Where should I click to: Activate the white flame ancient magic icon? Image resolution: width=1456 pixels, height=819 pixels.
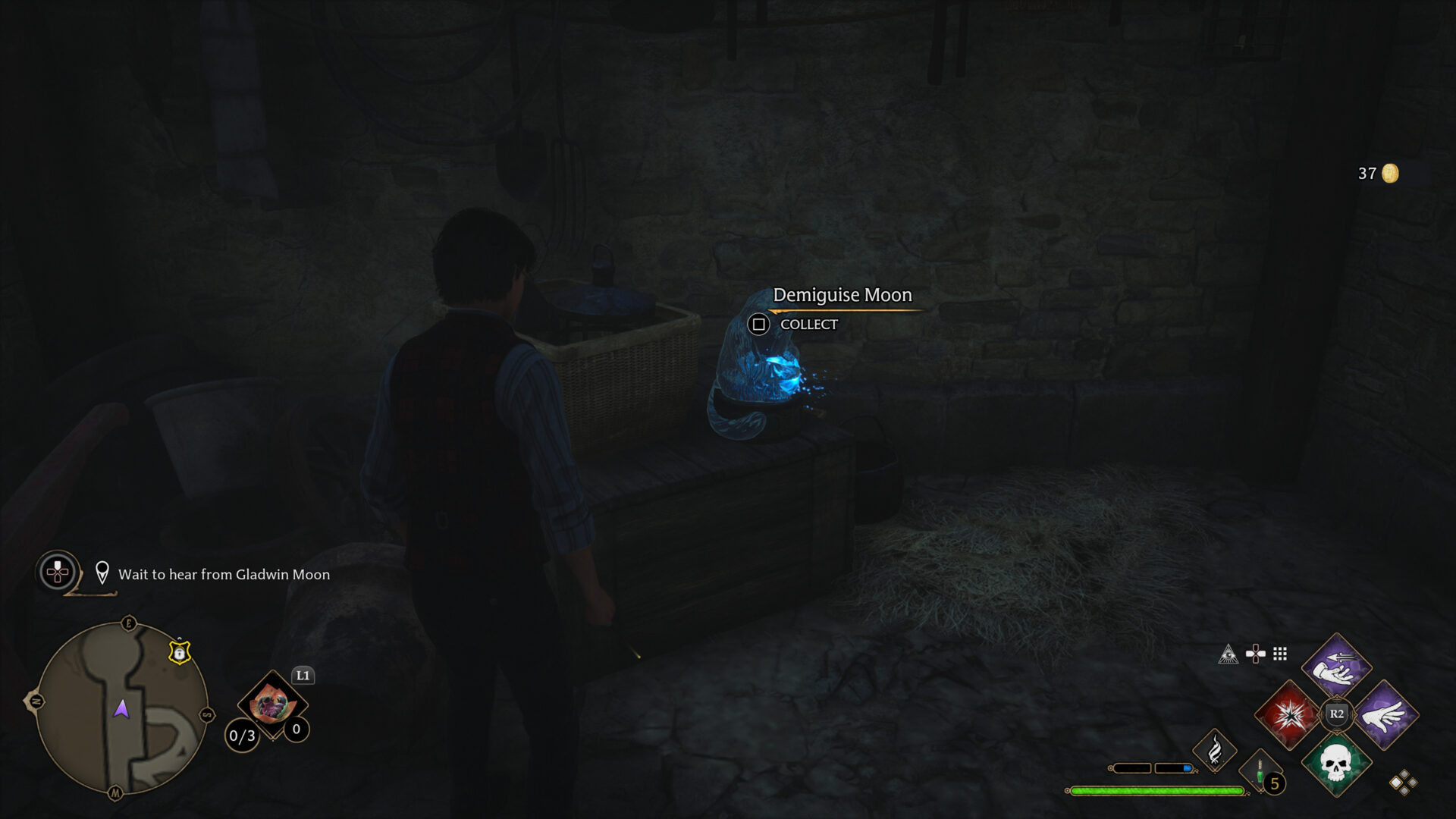pyautogui.click(x=1215, y=750)
